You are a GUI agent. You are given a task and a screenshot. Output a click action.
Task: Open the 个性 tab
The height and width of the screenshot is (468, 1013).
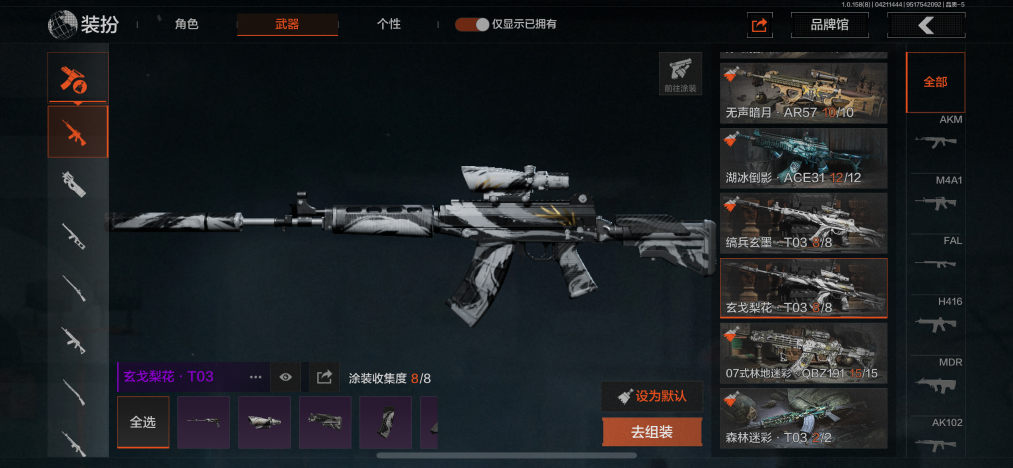coord(389,24)
